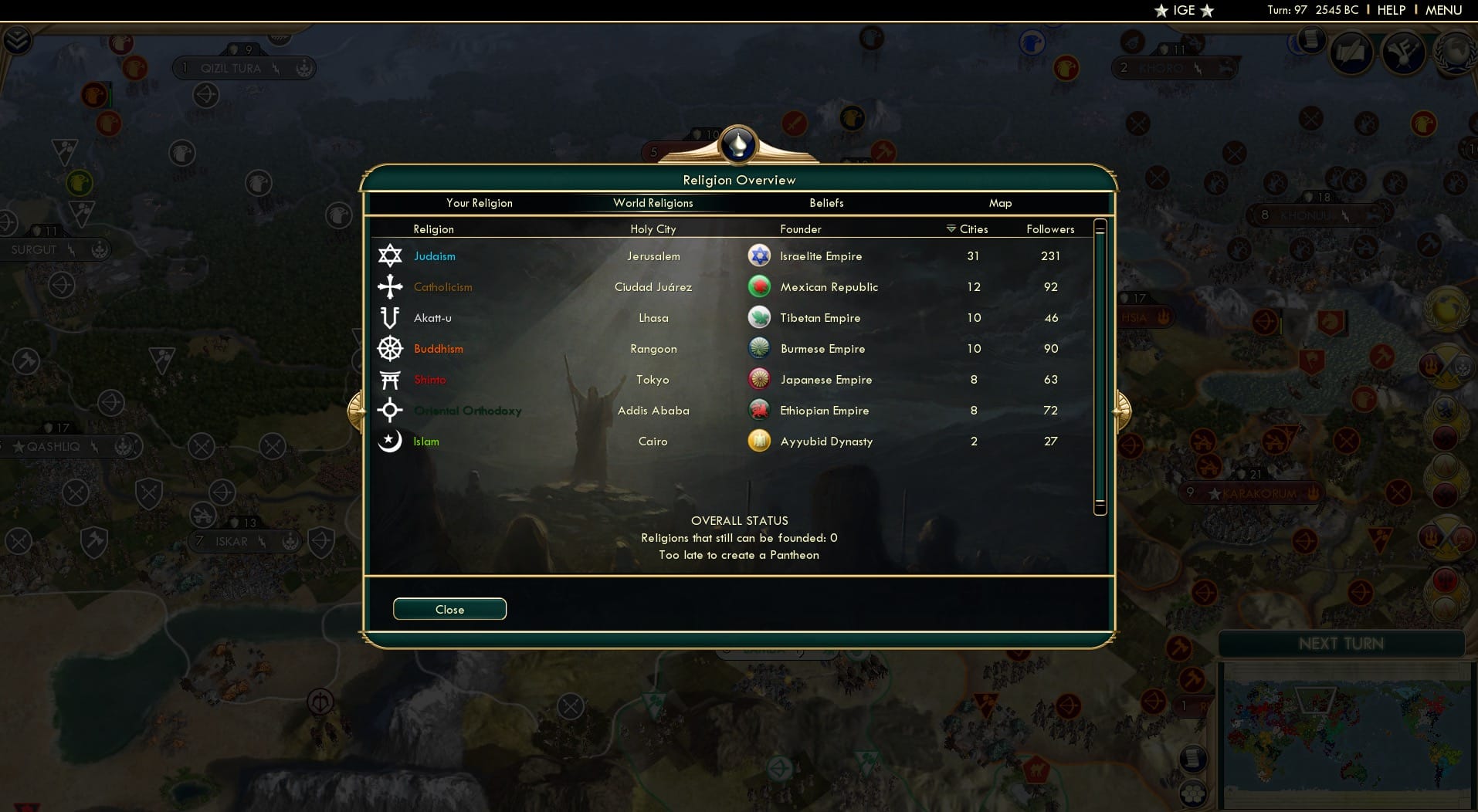Click the Catholicism cross icon
Screen dimensions: 1478x812
coord(390,286)
